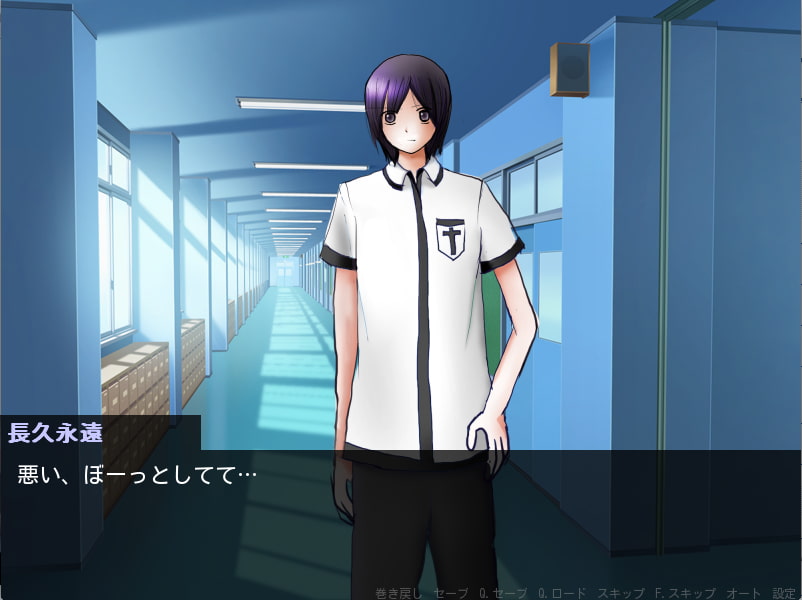
Task: Open the 設定 settings menu
Action: pos(783,593)
